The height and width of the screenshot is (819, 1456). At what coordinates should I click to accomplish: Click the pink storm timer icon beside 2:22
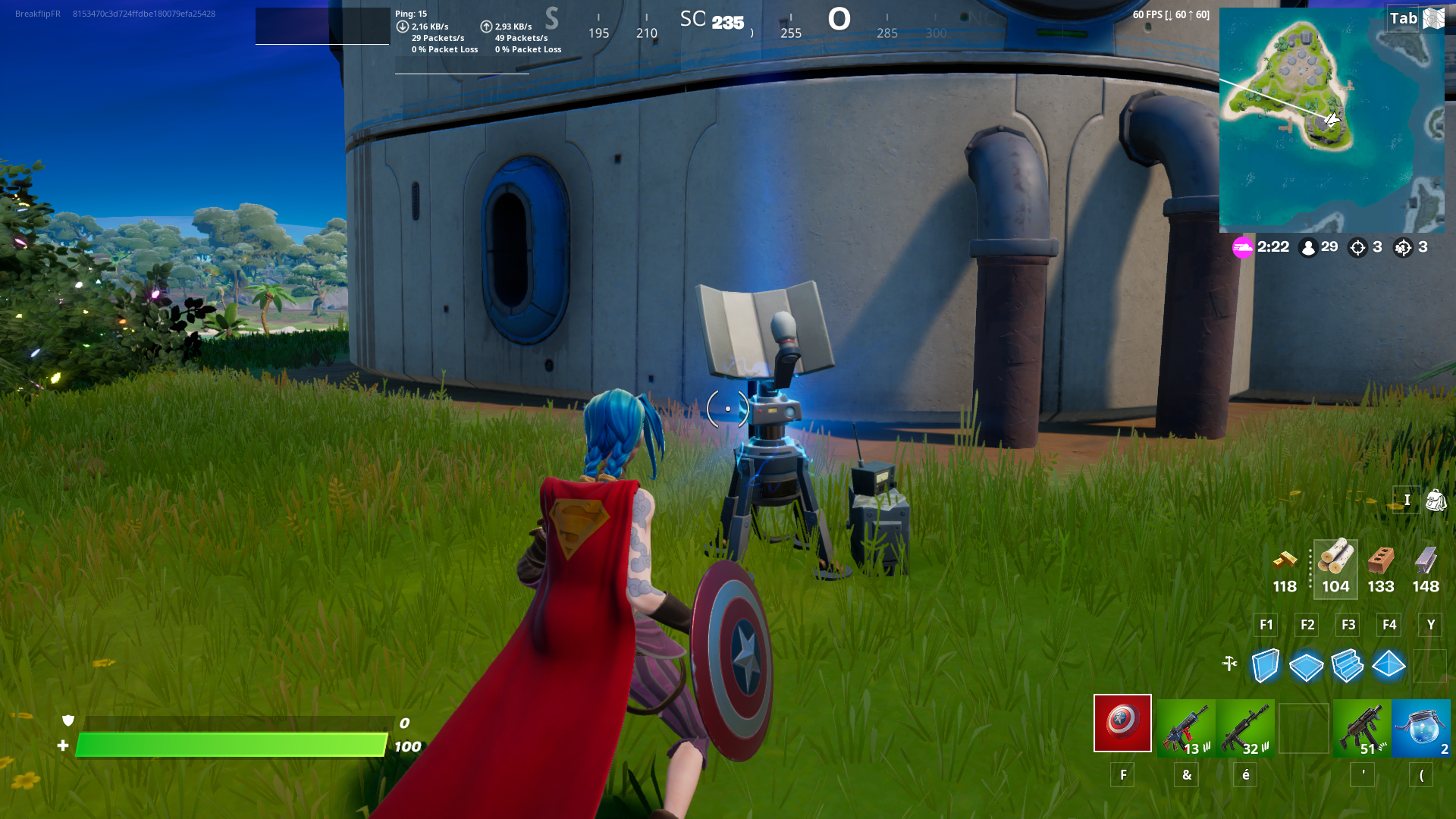1242,248
